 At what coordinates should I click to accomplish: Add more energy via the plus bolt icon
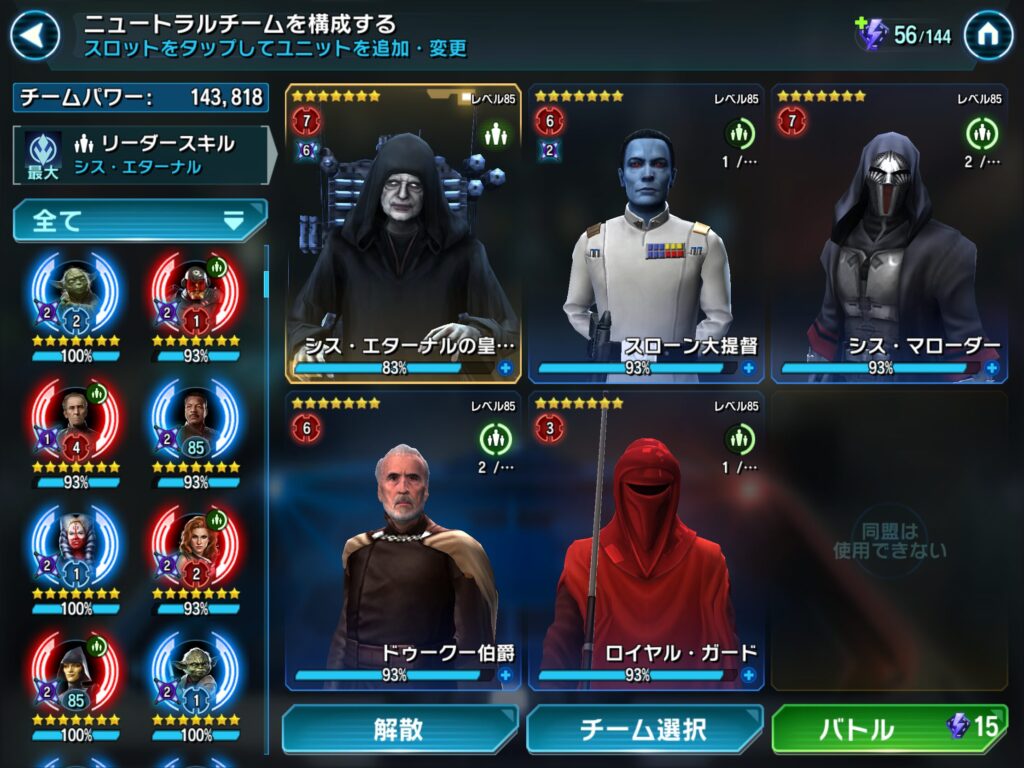871,35
